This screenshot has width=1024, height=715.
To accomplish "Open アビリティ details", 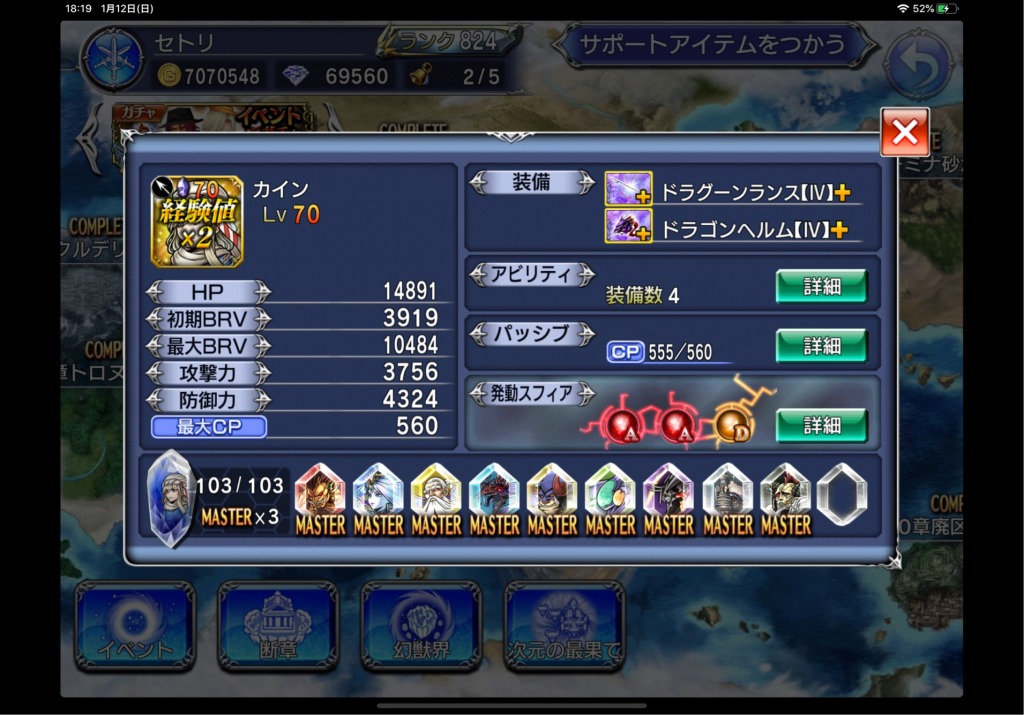I will [x=821, y=287].
